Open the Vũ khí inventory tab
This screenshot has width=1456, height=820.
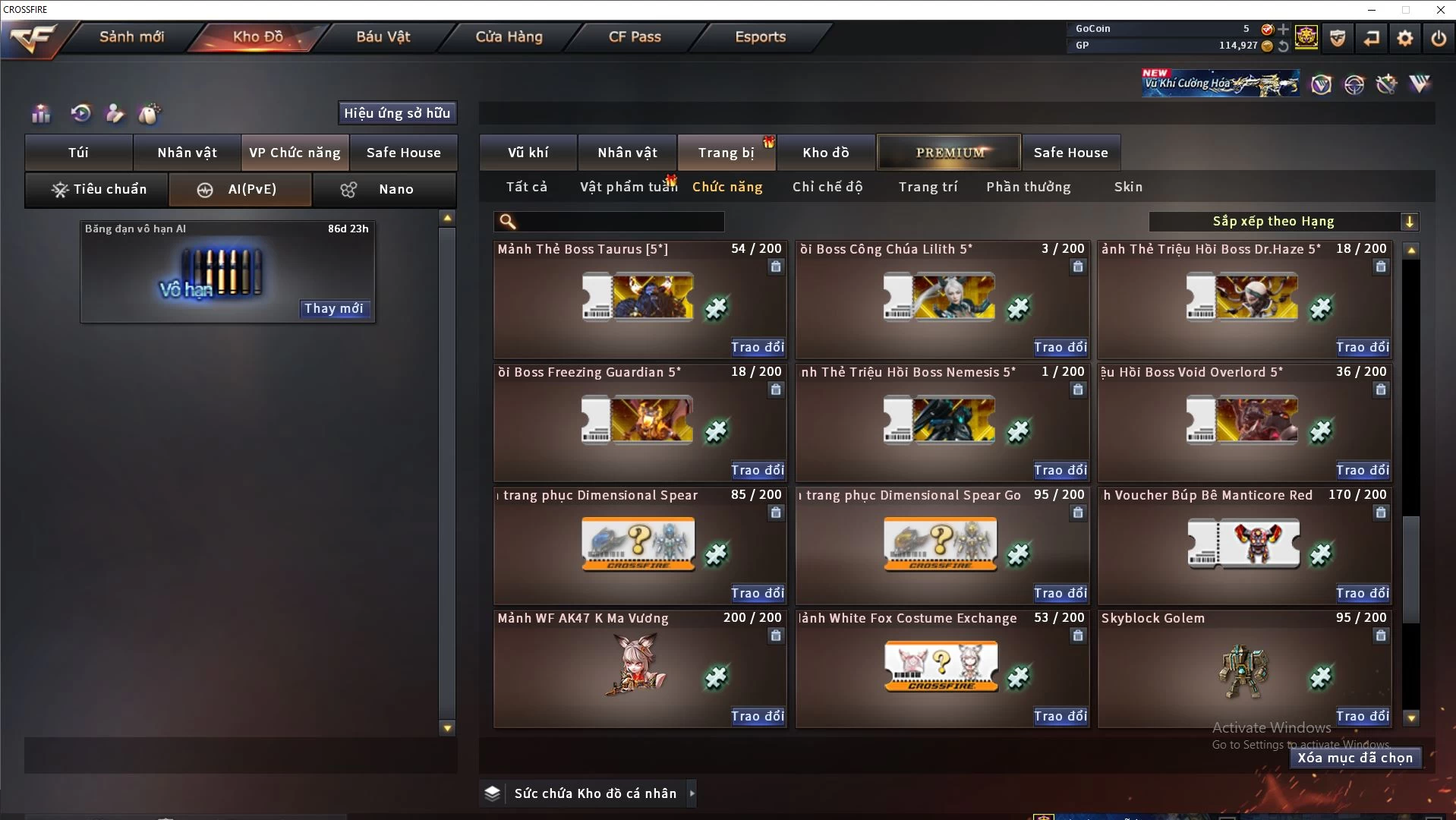[x=528, y=153]
